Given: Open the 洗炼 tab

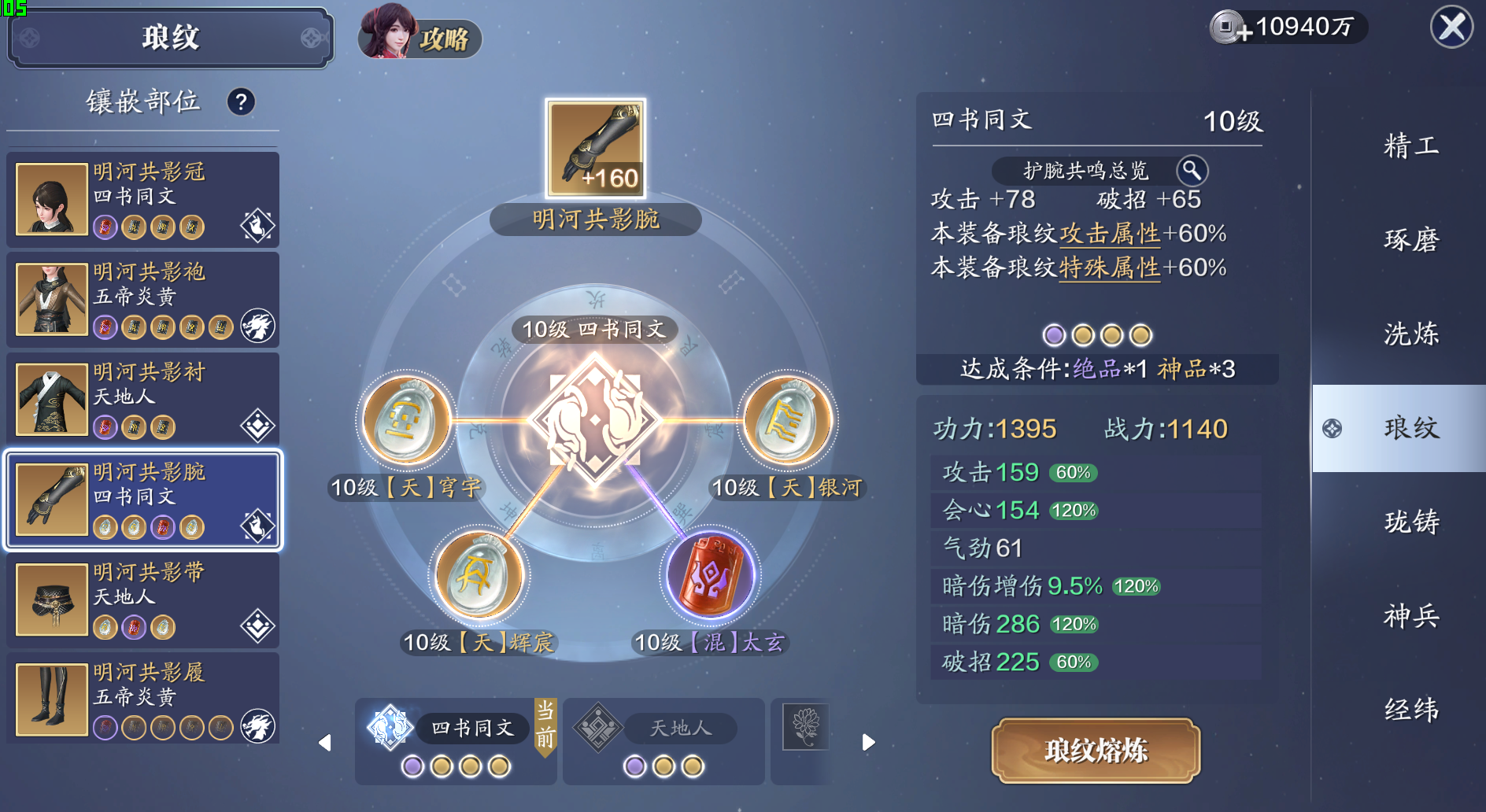Looking at the screenshot, I should click(1410, 334).
